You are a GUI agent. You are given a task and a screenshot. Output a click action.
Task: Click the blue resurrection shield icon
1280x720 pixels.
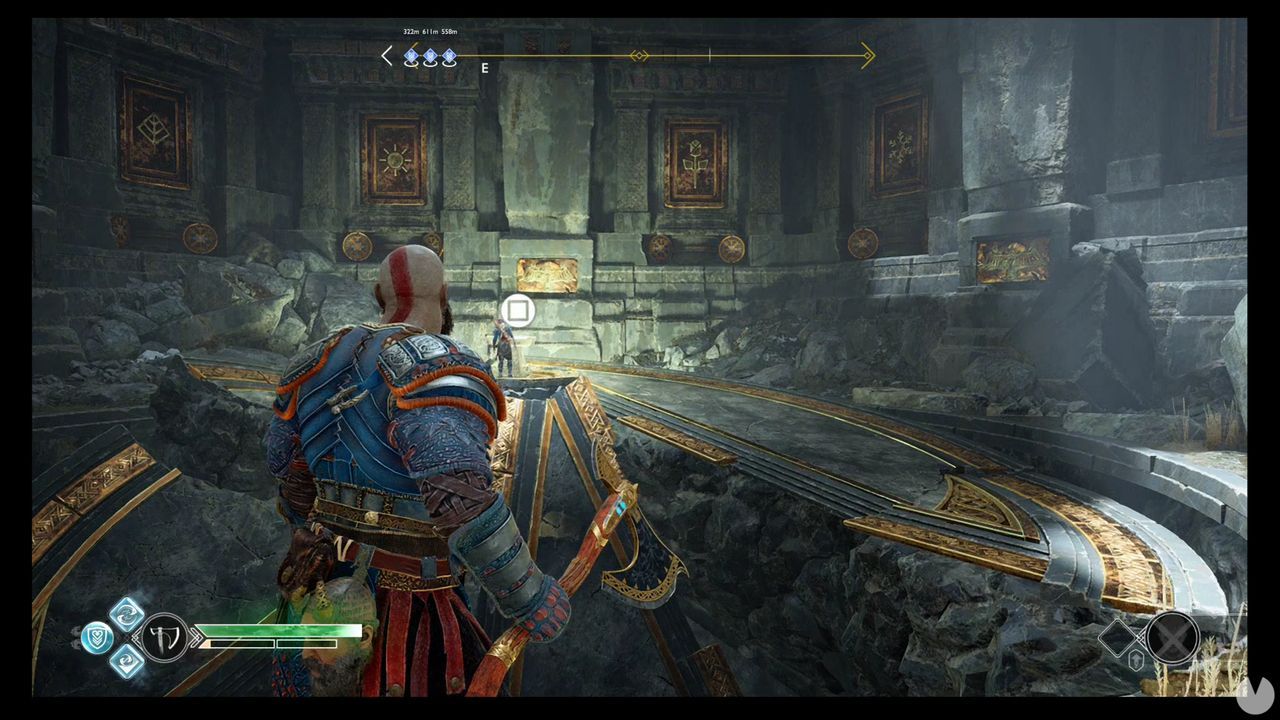click(98, 635)
